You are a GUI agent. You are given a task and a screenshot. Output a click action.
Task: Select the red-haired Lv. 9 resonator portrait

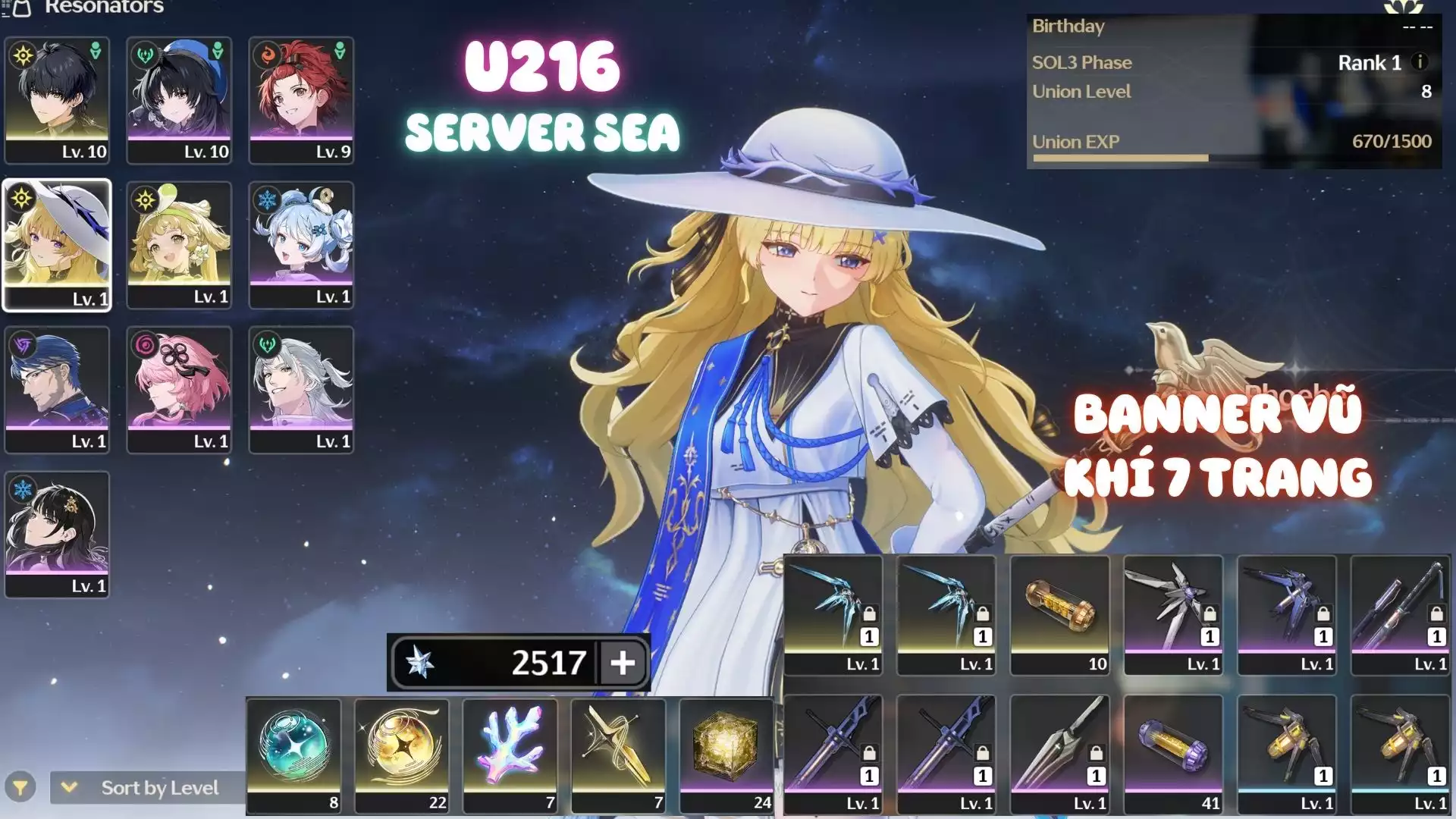coord(301,99)
